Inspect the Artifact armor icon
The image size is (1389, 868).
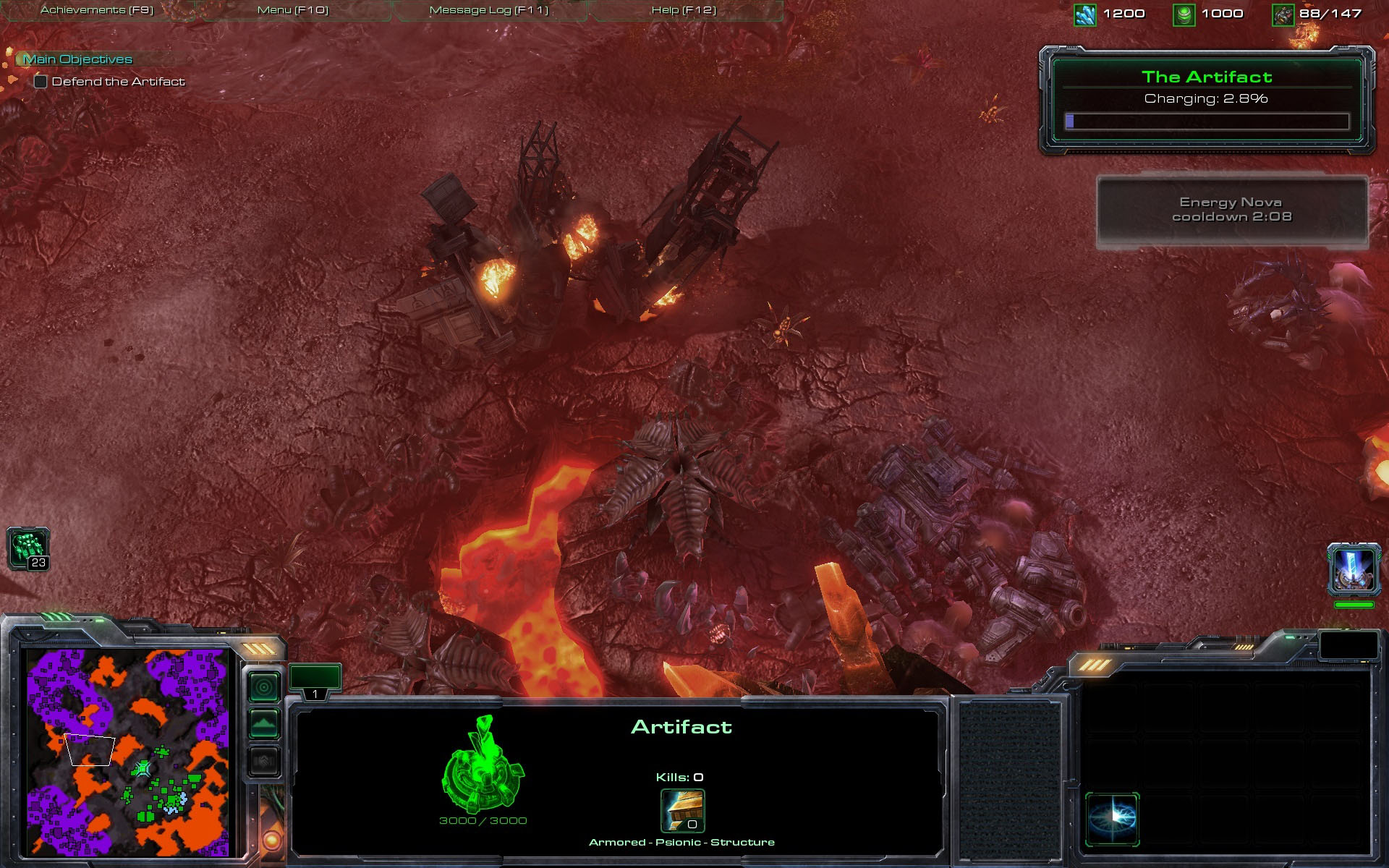pyautogui.click(x=682, y=811)
